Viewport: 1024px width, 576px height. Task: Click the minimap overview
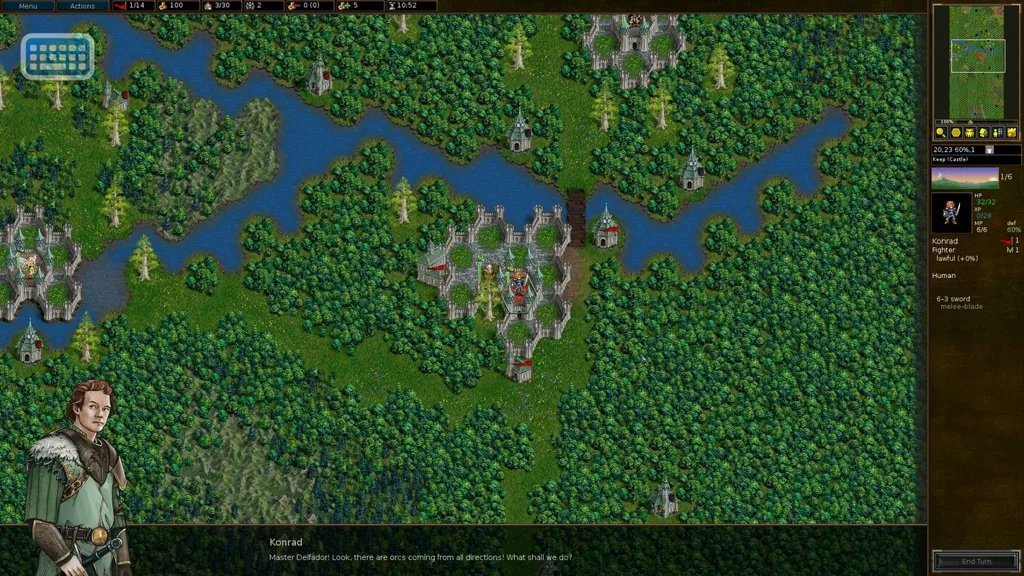(977, 62)
